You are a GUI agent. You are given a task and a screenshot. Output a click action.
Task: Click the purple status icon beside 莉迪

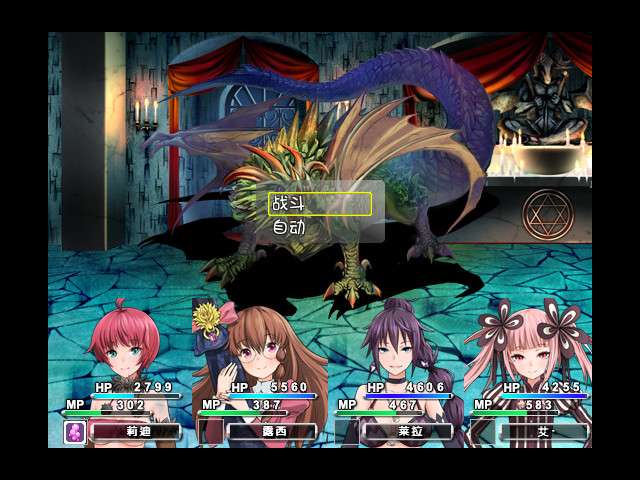(x=75, y=432)
